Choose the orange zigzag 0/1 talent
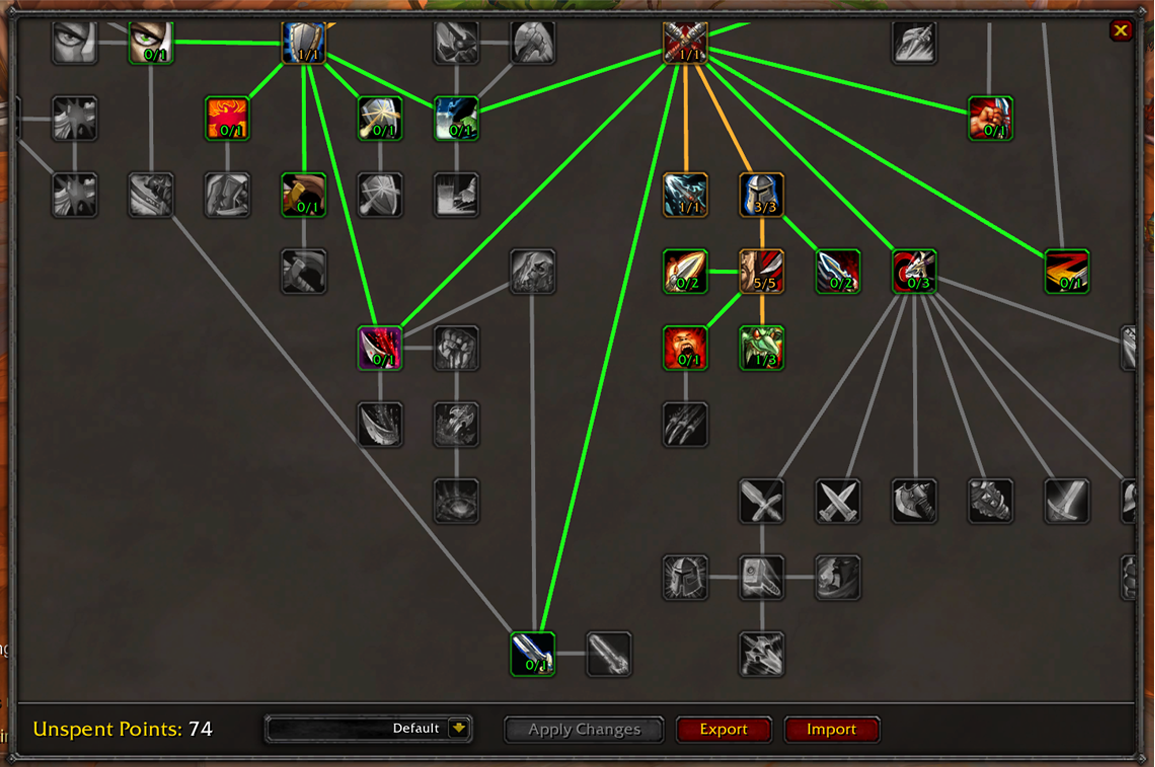 coord(1067,272)
